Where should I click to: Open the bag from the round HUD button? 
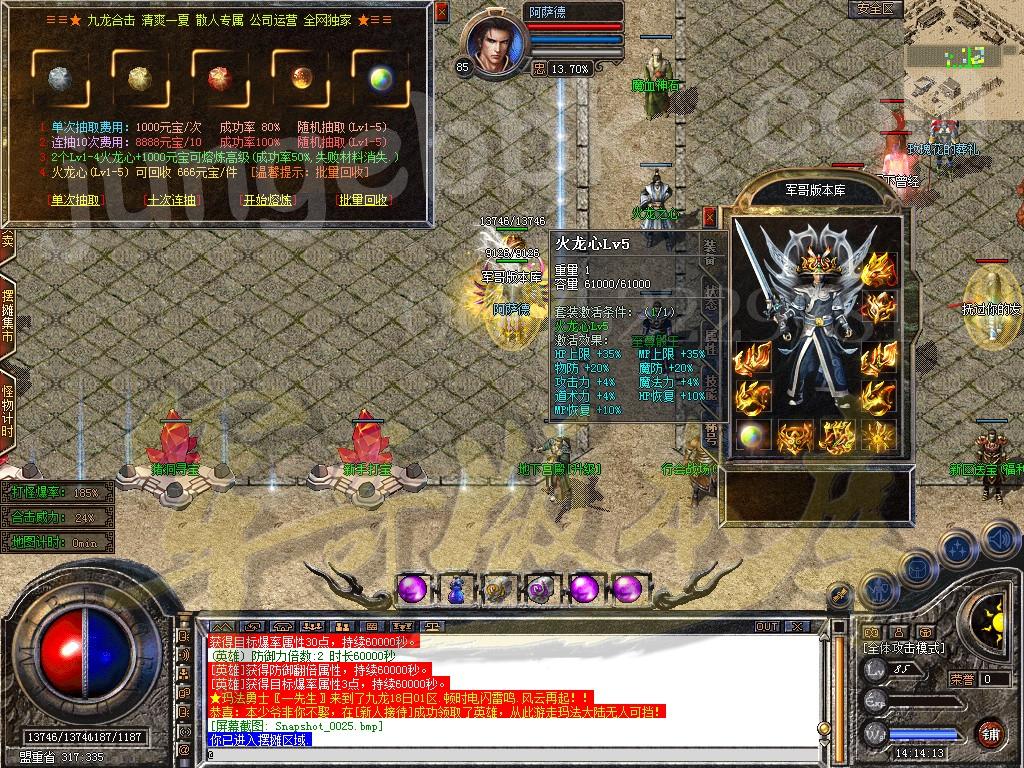(919, 570)
